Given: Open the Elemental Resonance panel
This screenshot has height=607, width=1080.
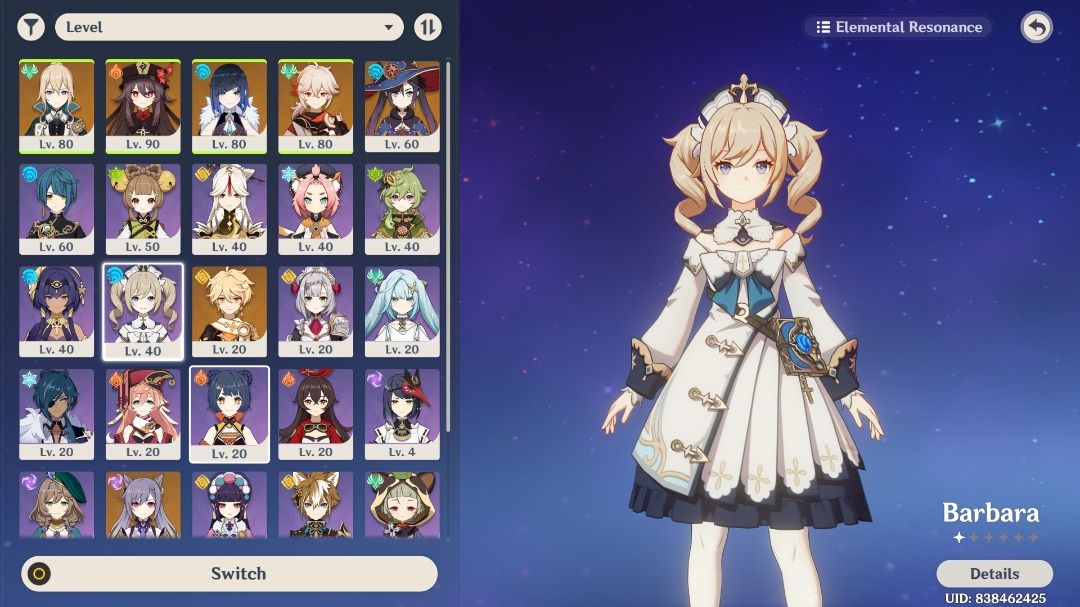Looking at the screenshot, I should [x=898, y=27].
